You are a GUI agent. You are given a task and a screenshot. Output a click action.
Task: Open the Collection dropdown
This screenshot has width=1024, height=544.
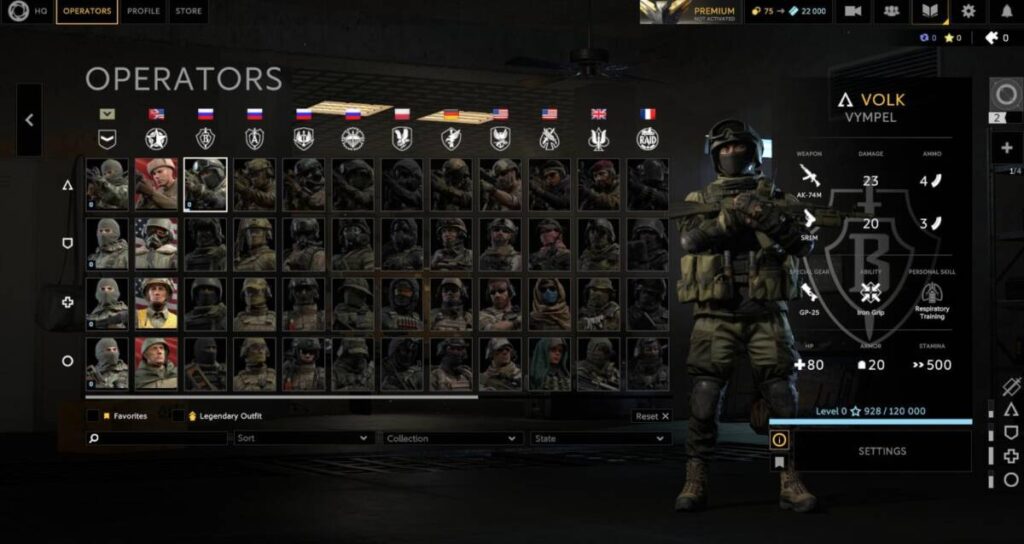[x=452, y=438]
